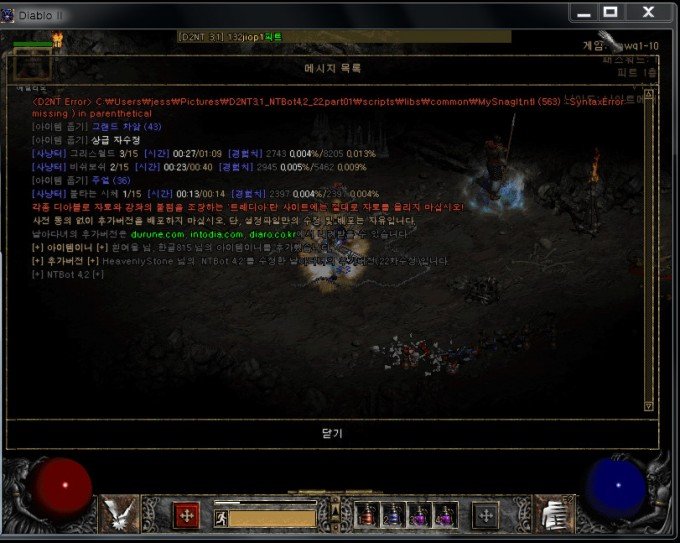The height and width of the screenshot is (543, 680).
Task: Open new stat points red button
Action: 186,515
